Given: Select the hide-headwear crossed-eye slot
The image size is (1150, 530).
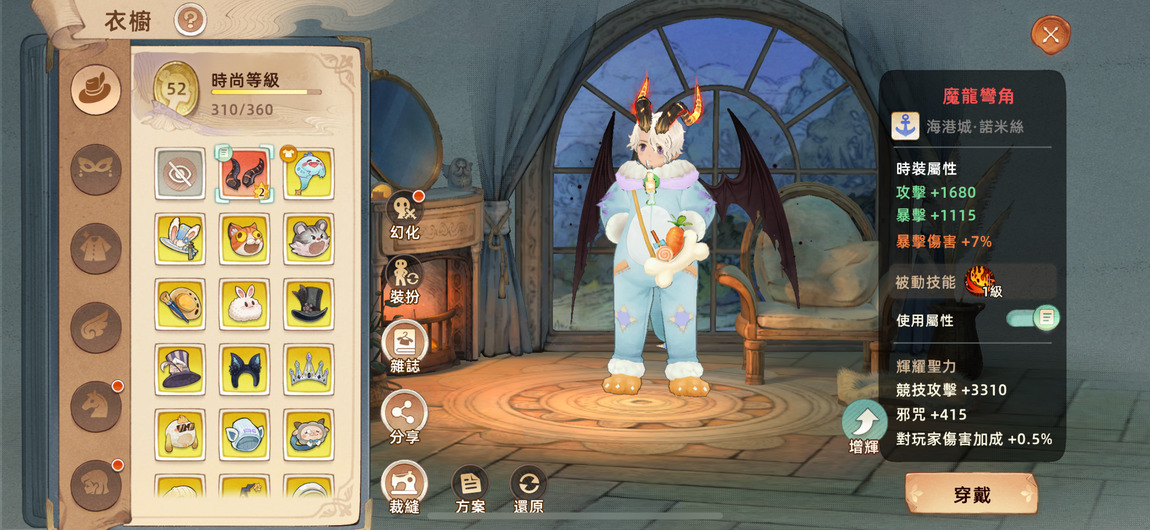Looking at the screenshot, I should 180,174.
